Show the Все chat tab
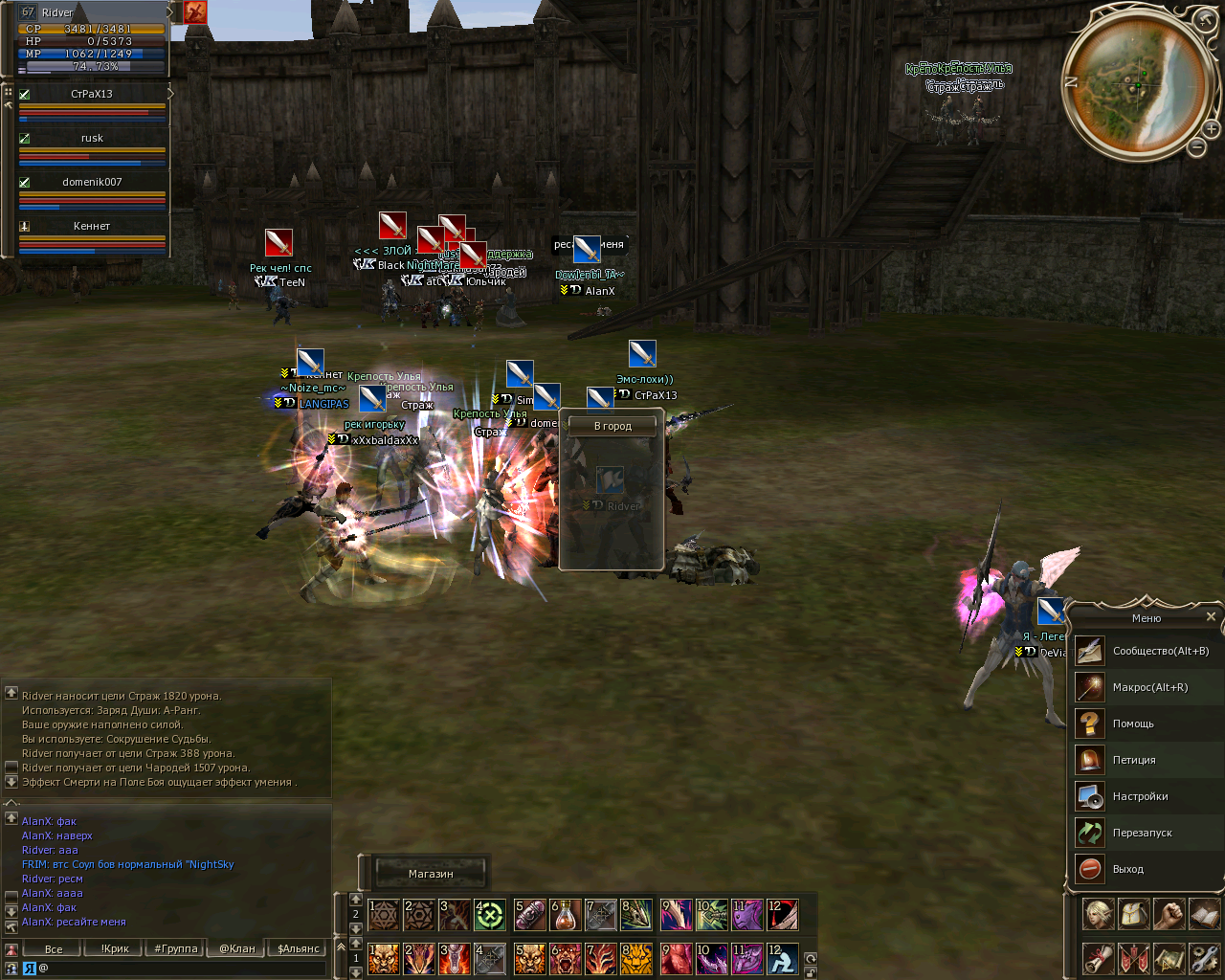 pos(54,948)
